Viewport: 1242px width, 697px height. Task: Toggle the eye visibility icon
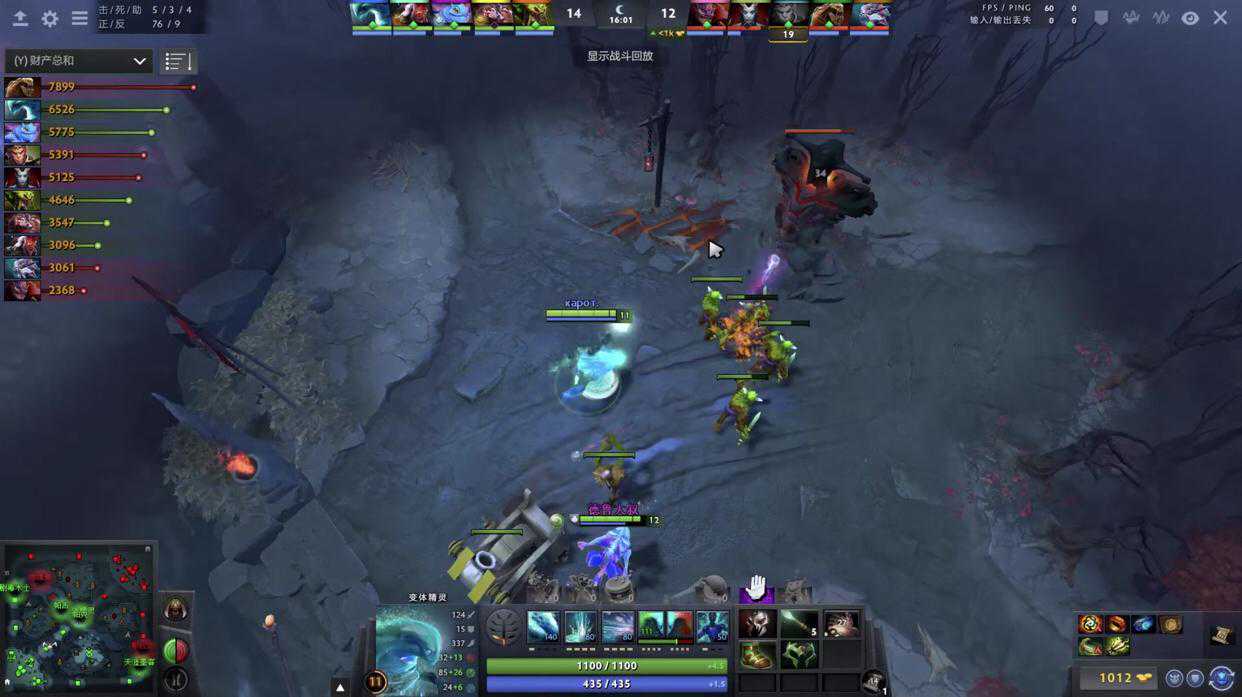[x=1190, y=18]
